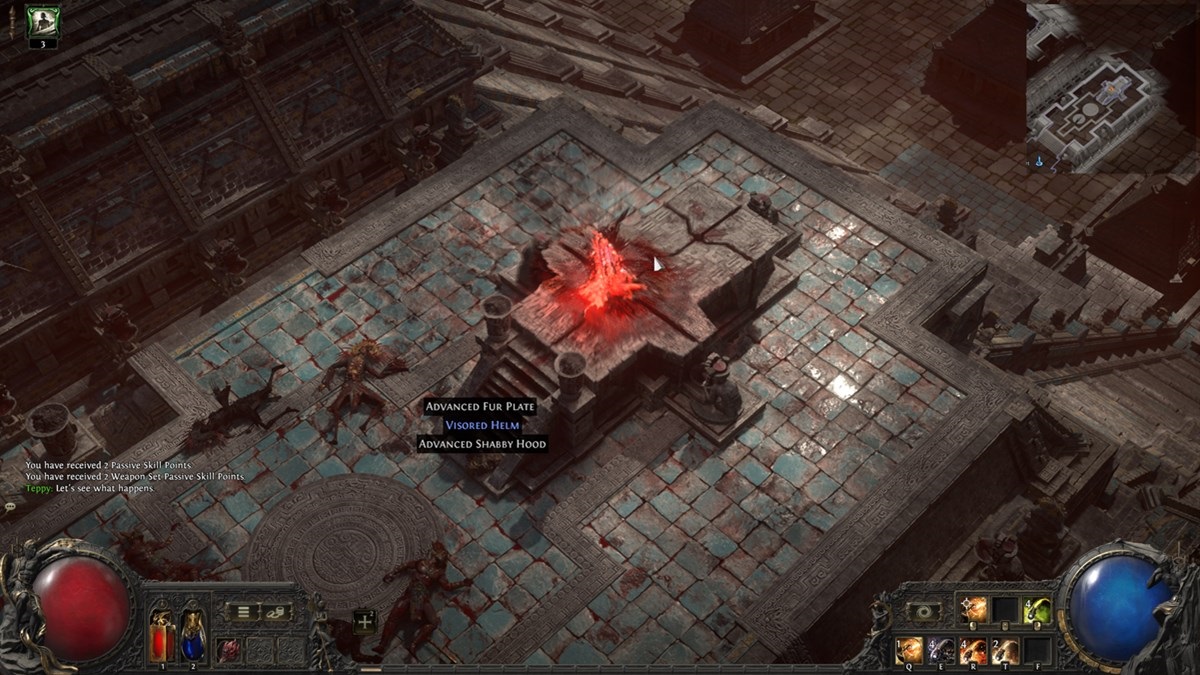Pick up the Visored Helm item label
The image size is (1200, 675).
(483, 425)
